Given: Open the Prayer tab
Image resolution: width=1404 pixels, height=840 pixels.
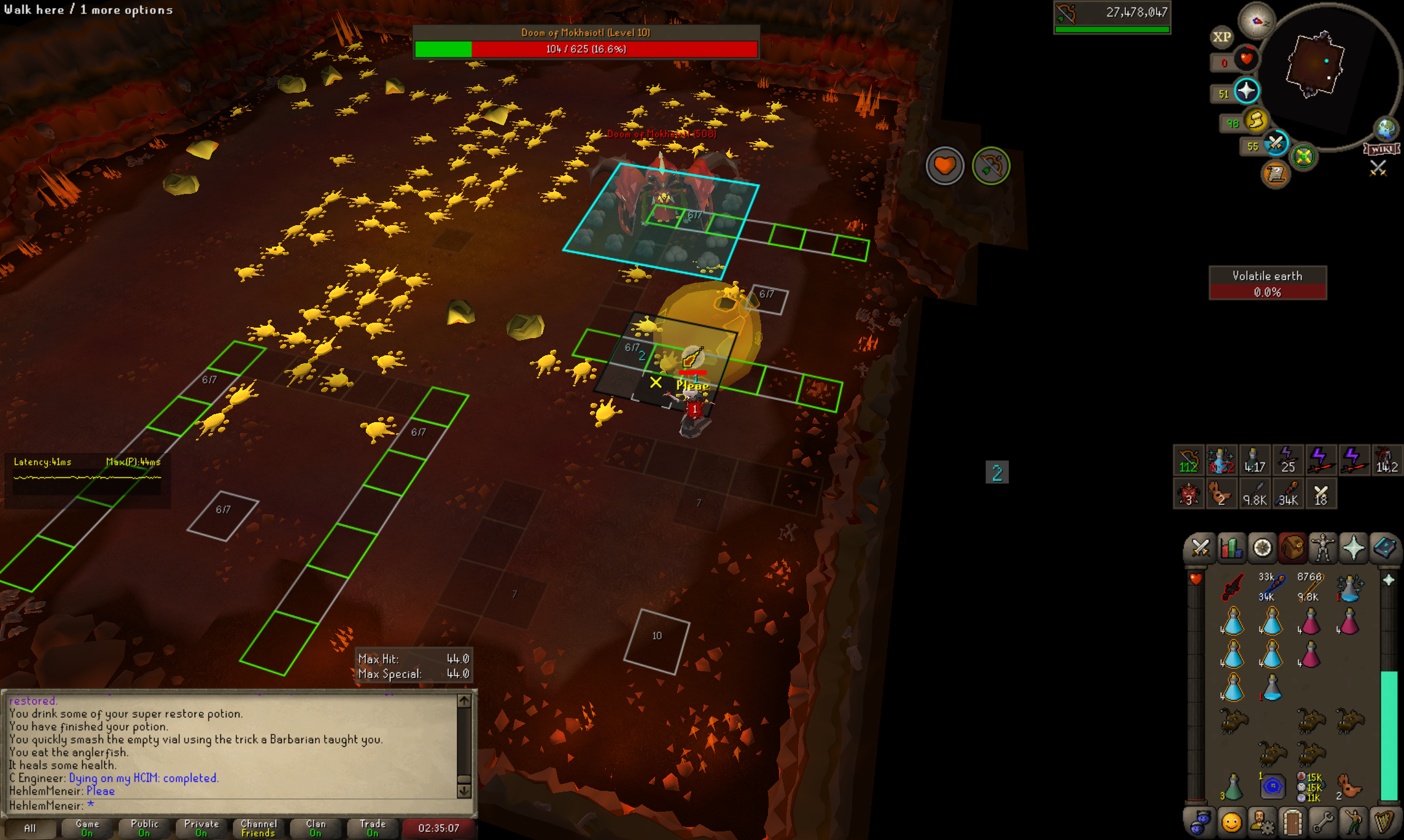Looking at the screenshot, I should click(1354, 548).
